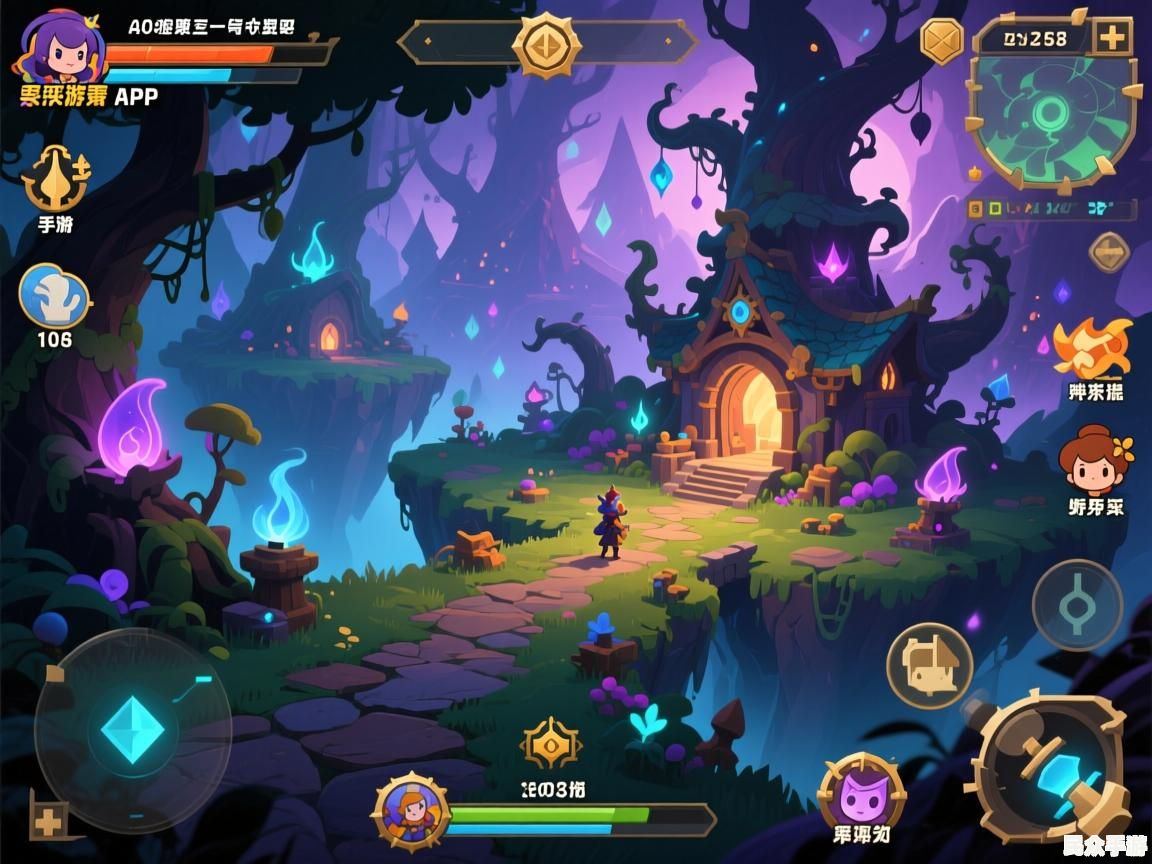Click the virtual joystick with cyan diamond
This screenshot has width=1152, height=864.
click(132, 729)
